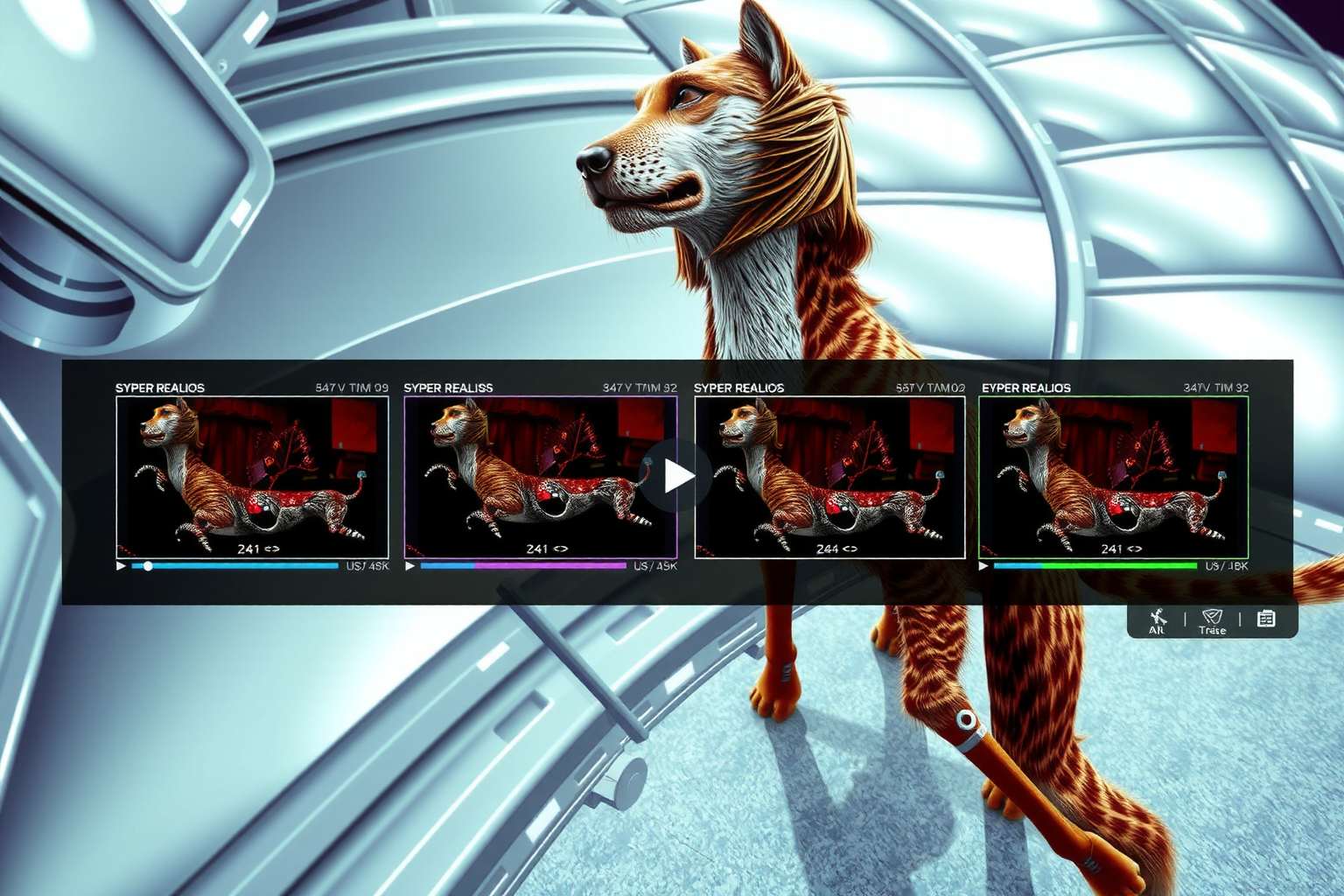The width and height of the screenshot is (1344, 896).
Task: Open the white-bordered thumbnail with the blue bar
Action: (252, 477)
